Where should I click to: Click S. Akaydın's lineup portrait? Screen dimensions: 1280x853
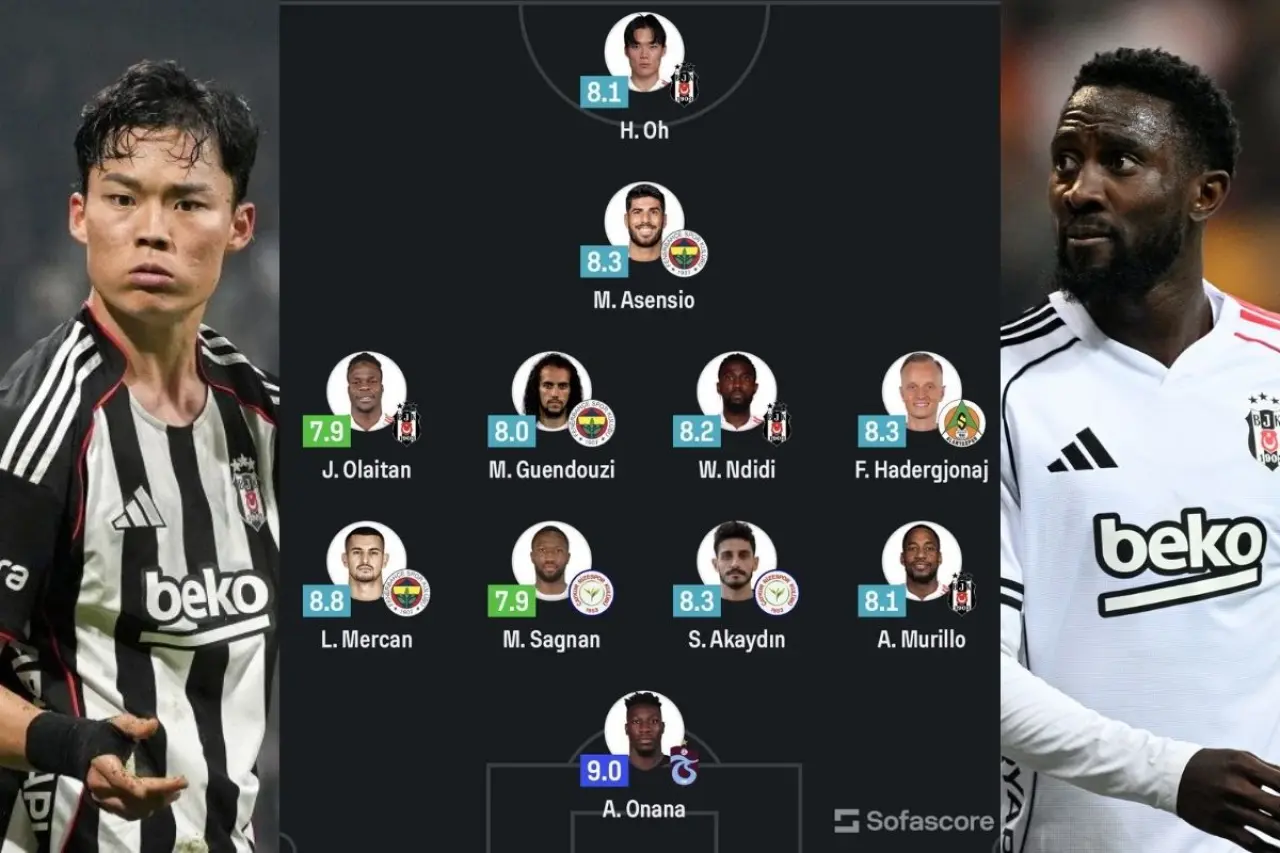click(x=736, y=560)
